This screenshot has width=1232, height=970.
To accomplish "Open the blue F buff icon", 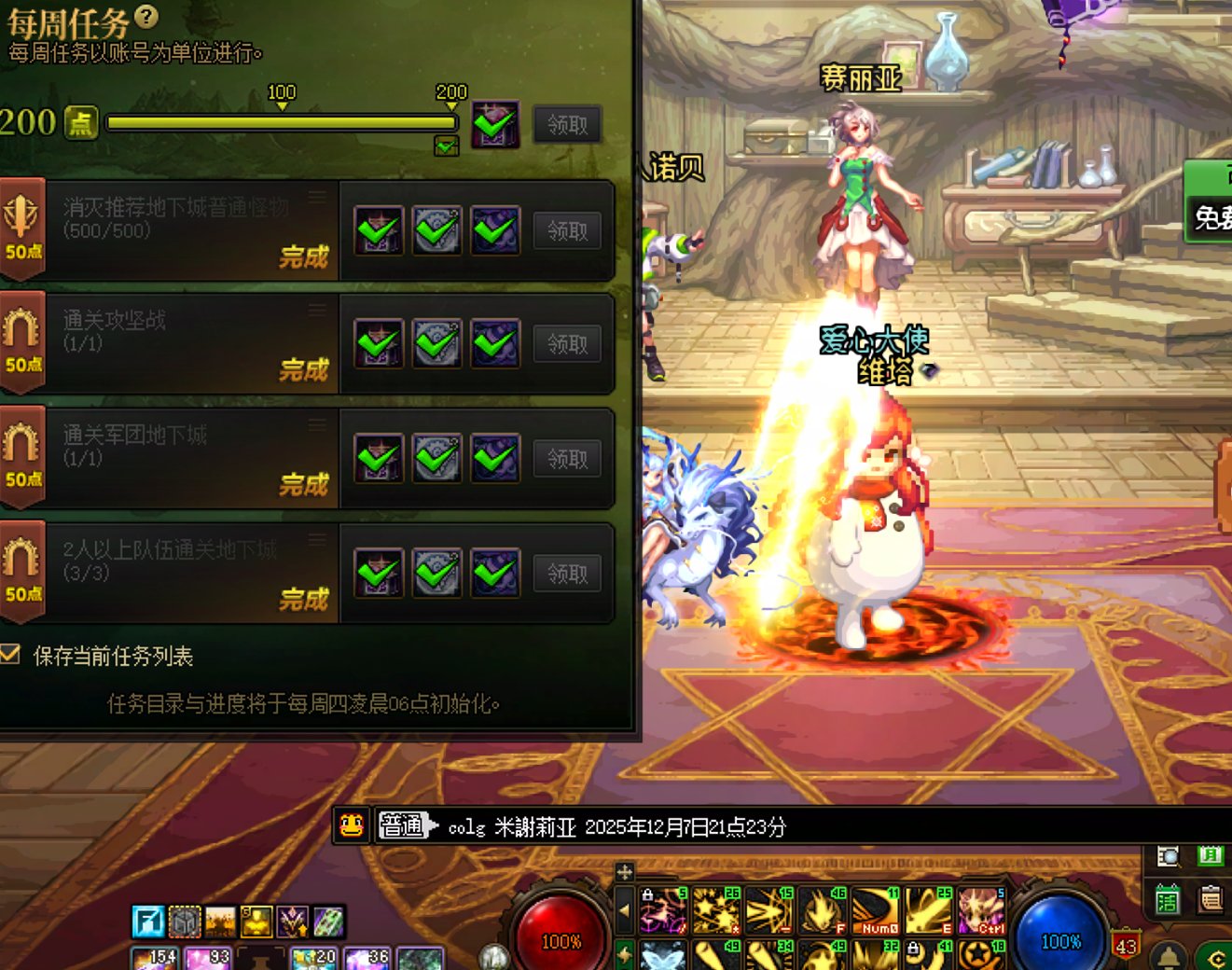I will (x=148, y=921).
